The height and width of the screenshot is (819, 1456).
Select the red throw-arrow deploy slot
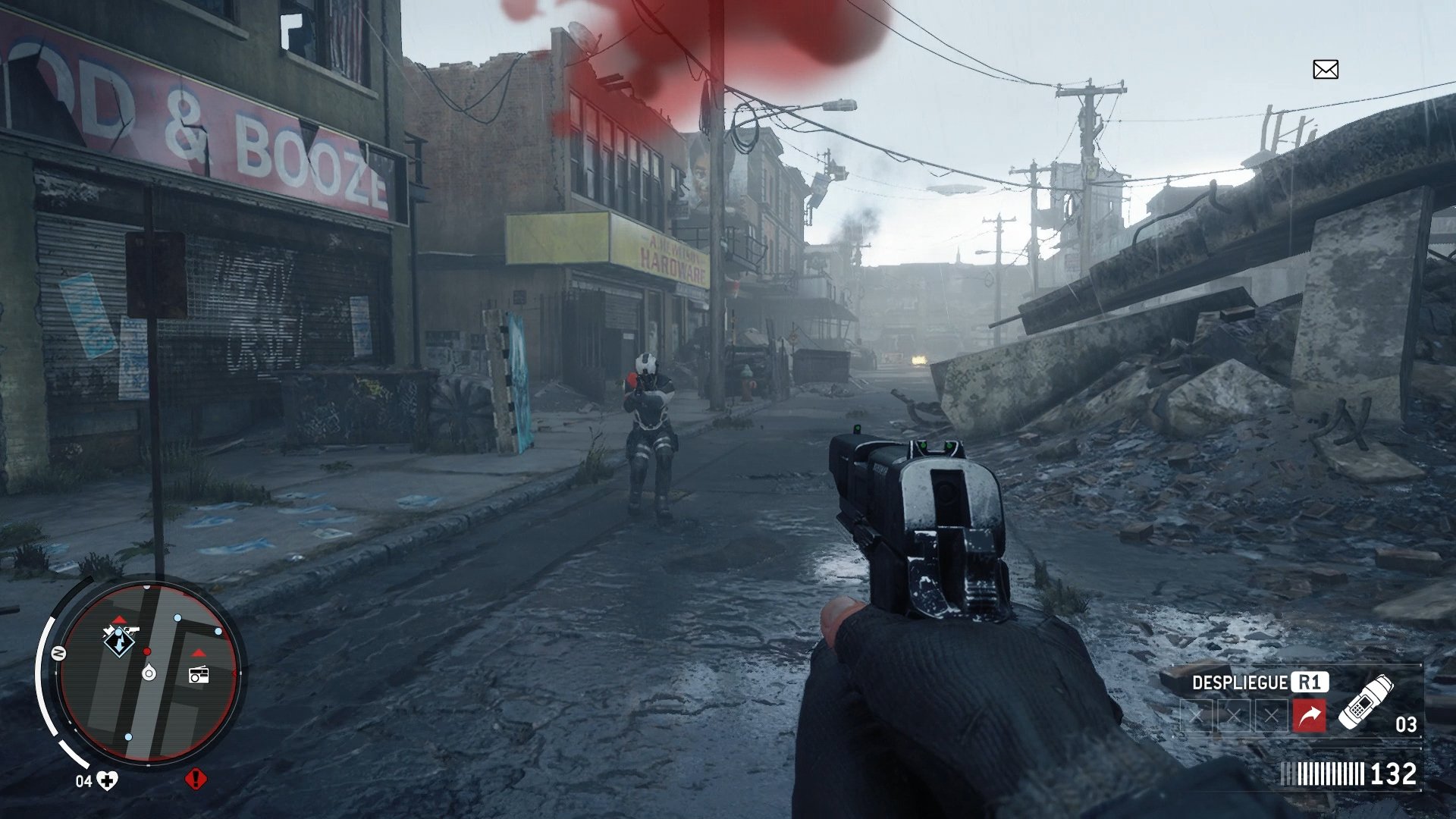(1309, 715)
